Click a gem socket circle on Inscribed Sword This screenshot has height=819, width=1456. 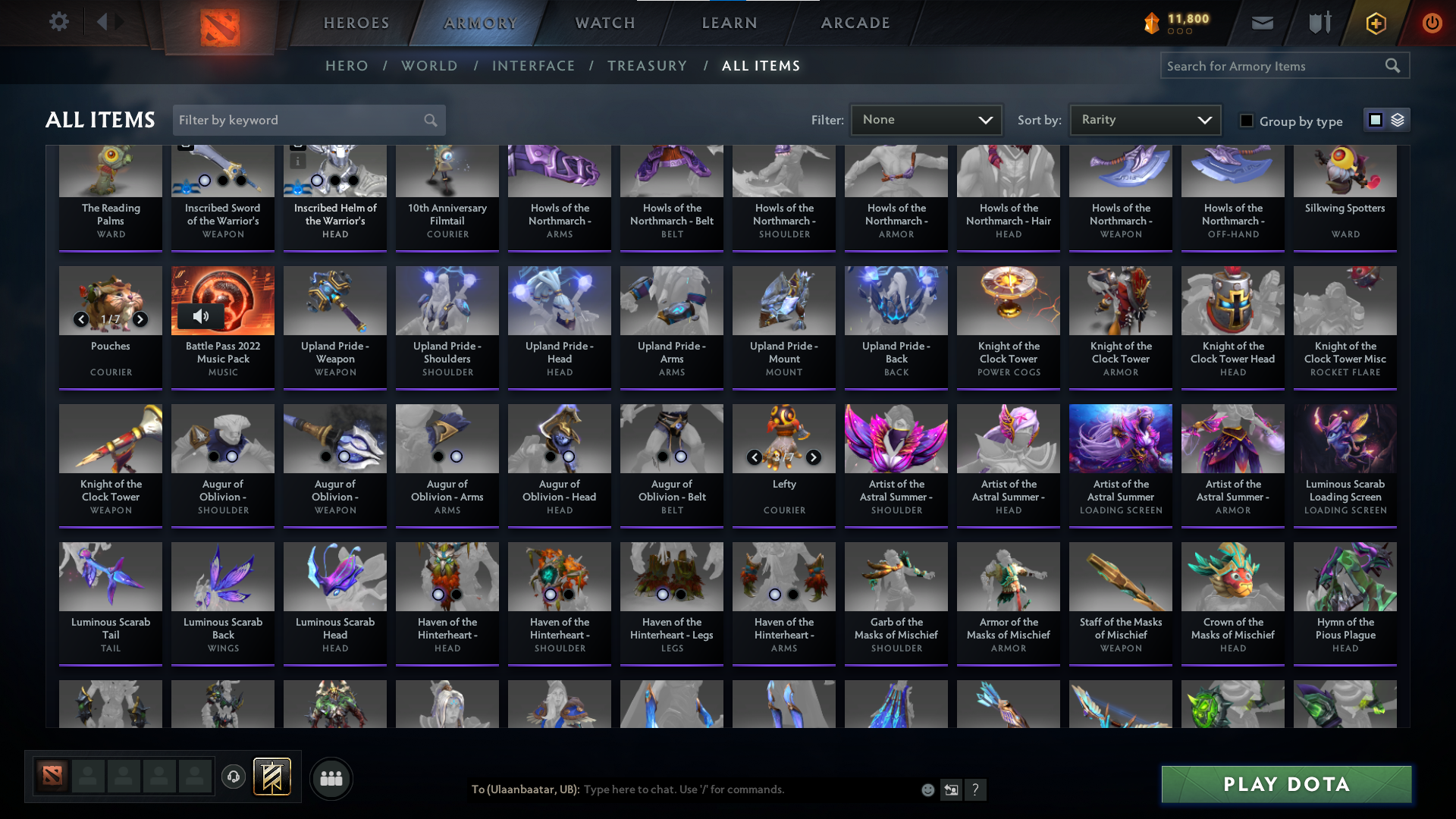203,180
